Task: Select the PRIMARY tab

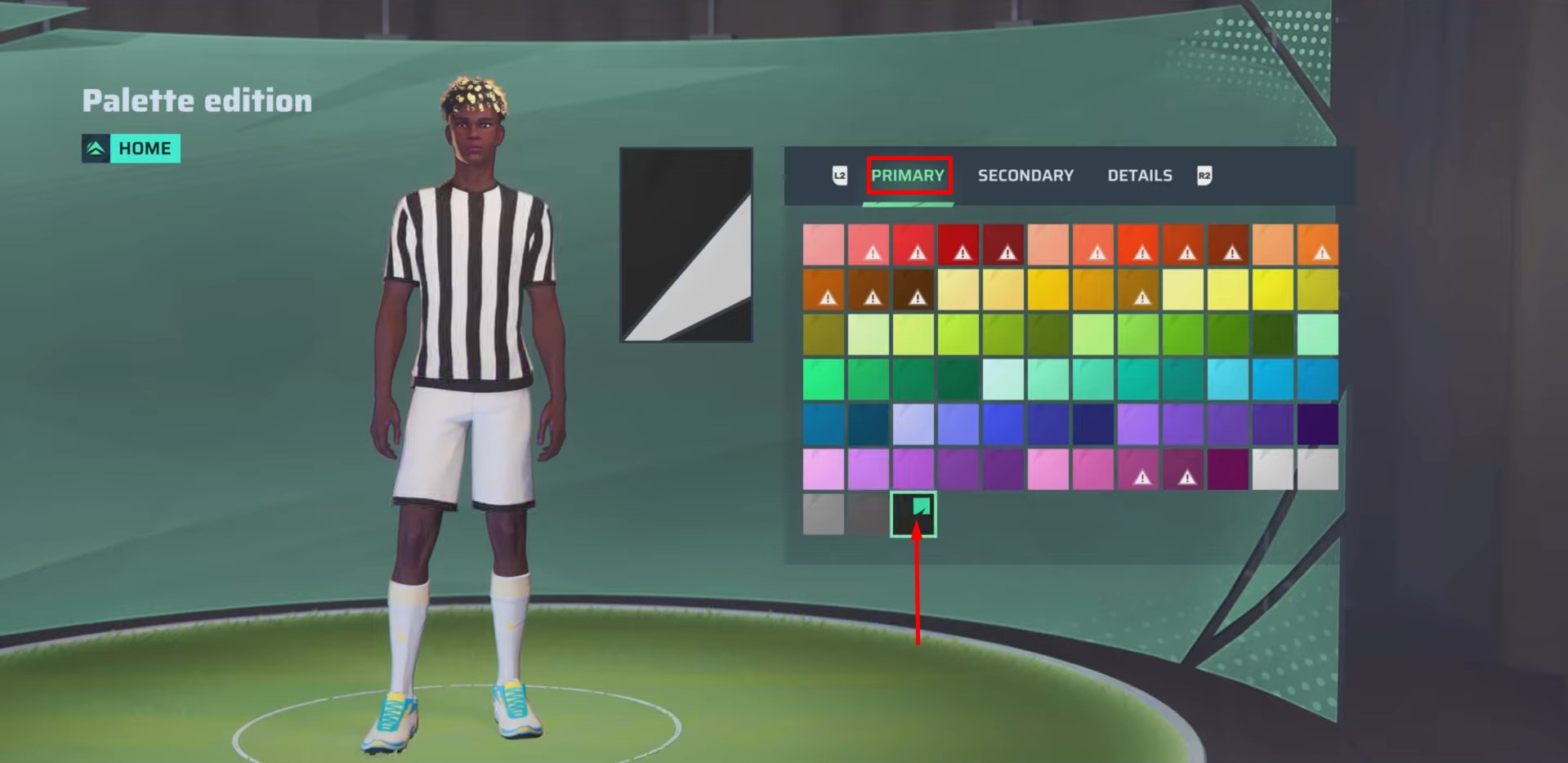Action: coord(909,175)
